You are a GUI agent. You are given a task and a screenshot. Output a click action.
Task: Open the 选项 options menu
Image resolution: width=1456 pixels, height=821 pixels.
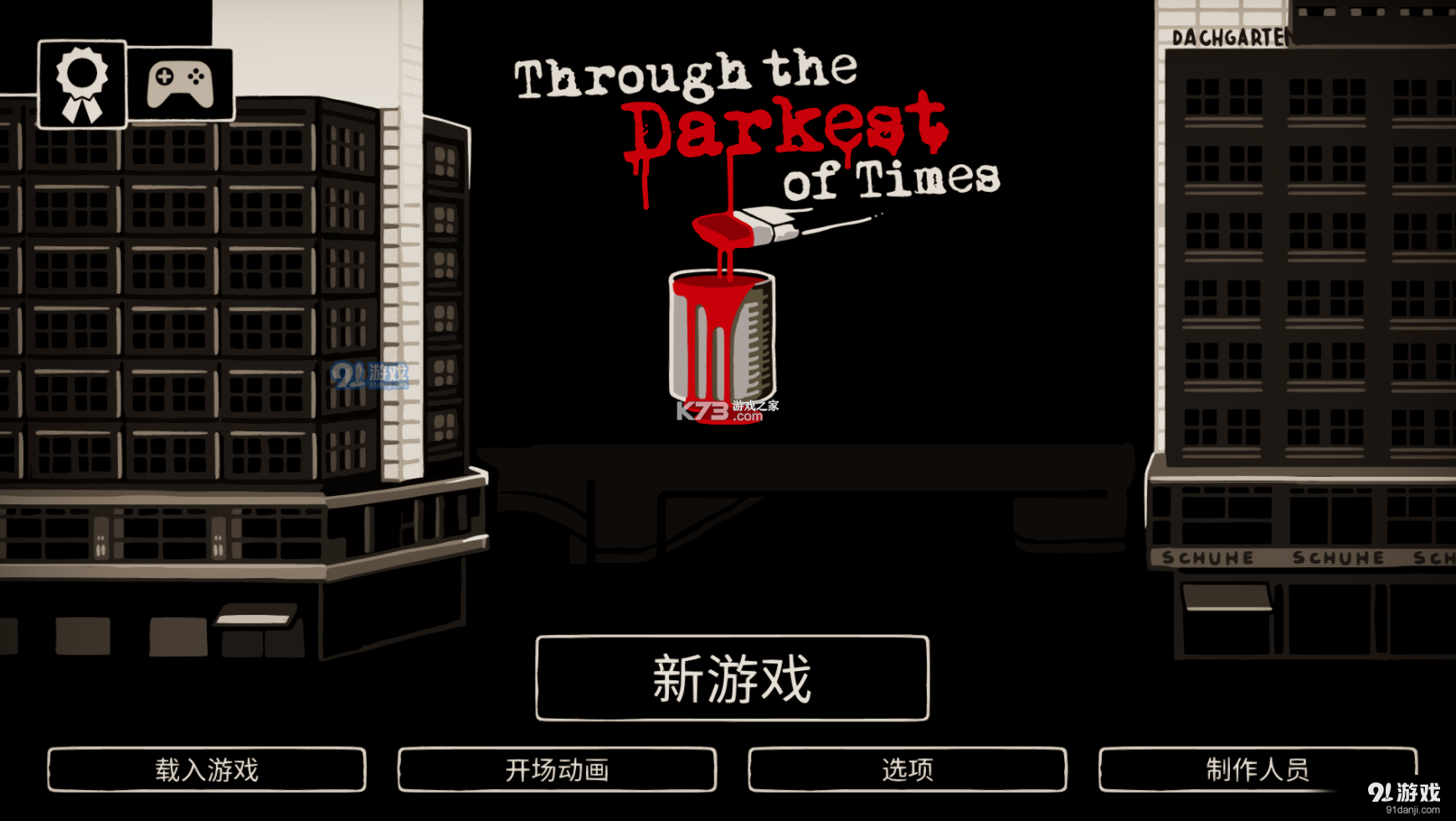coord(910,767)
